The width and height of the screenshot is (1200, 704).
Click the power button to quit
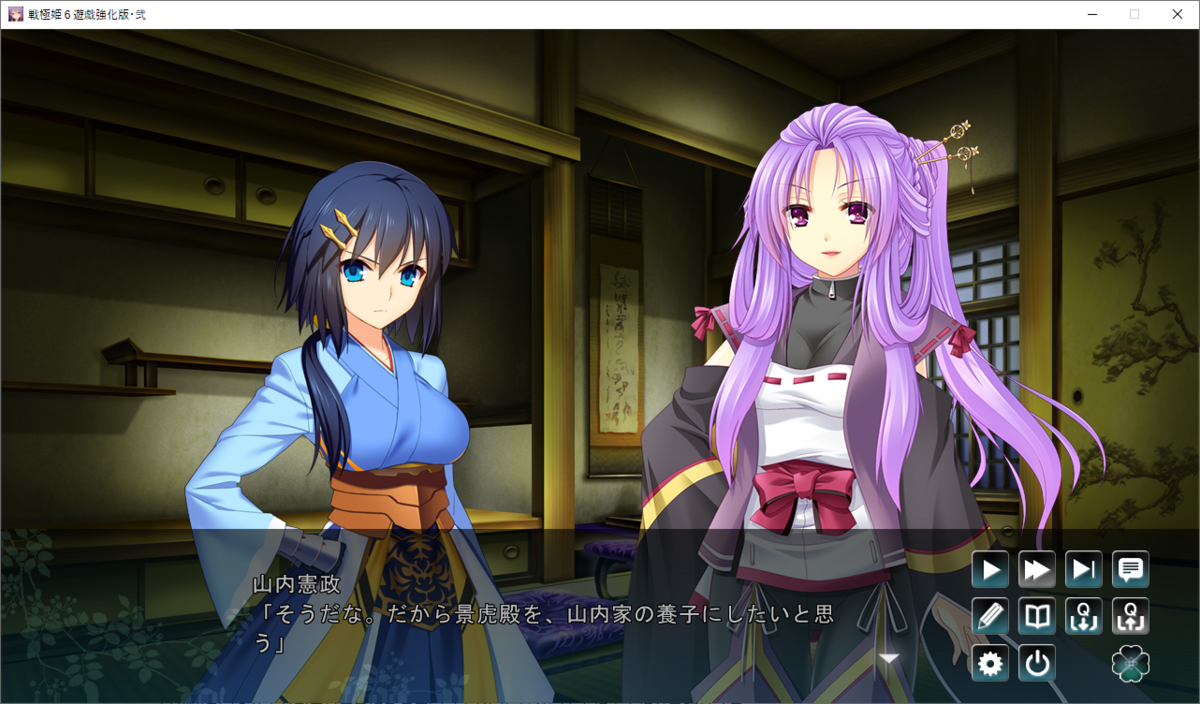[1037, 663]
